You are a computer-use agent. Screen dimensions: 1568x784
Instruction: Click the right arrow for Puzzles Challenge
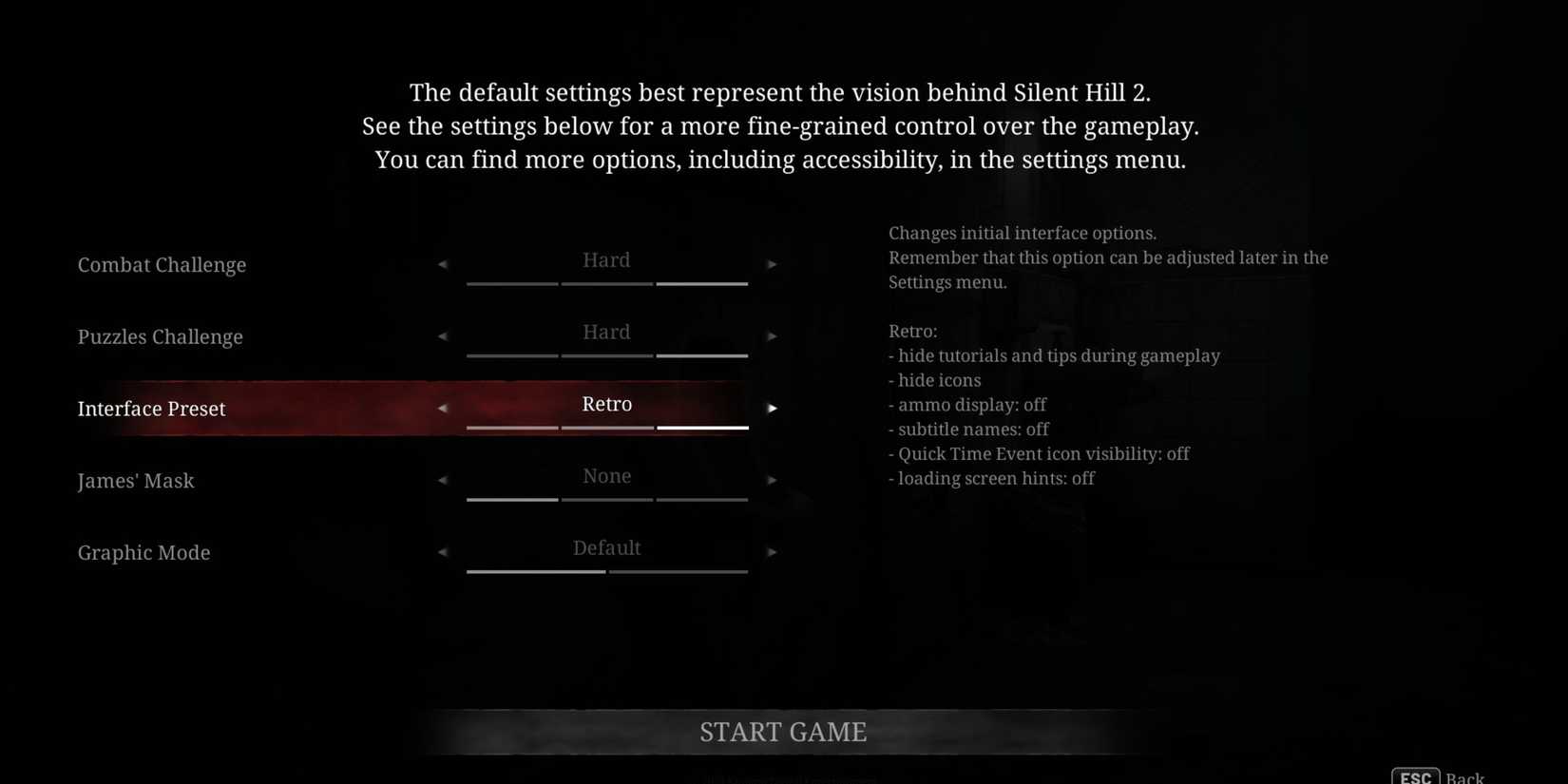click(x=773, y=336)
